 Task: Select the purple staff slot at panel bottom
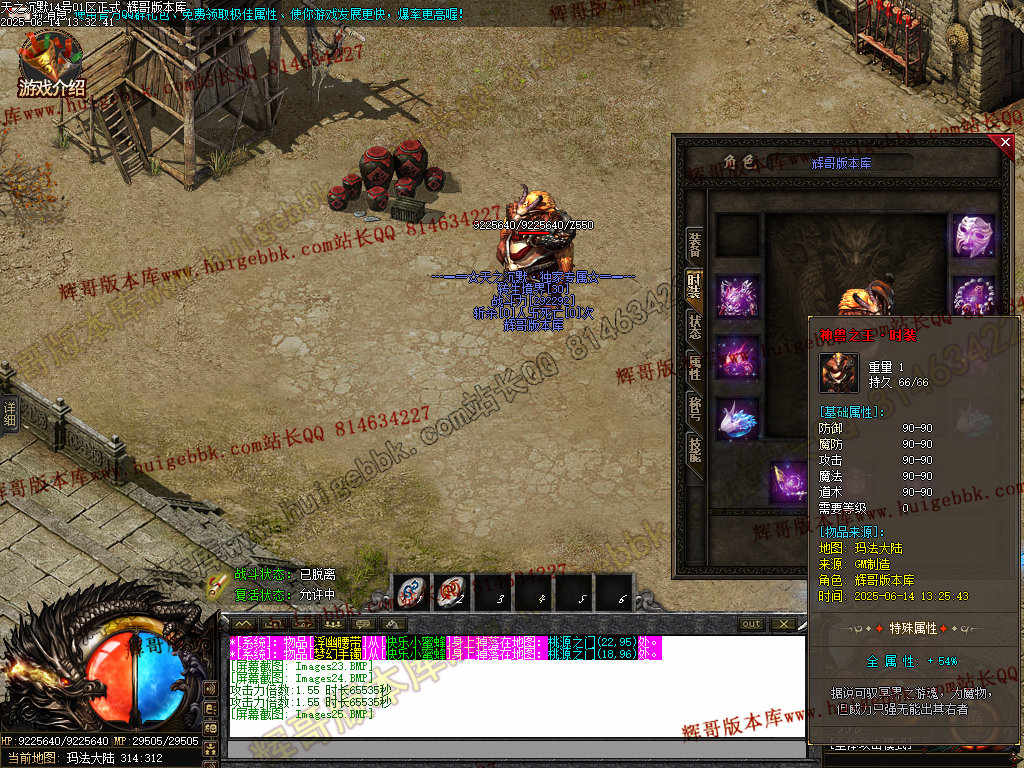pyautogui.click(x=789, y=482)
